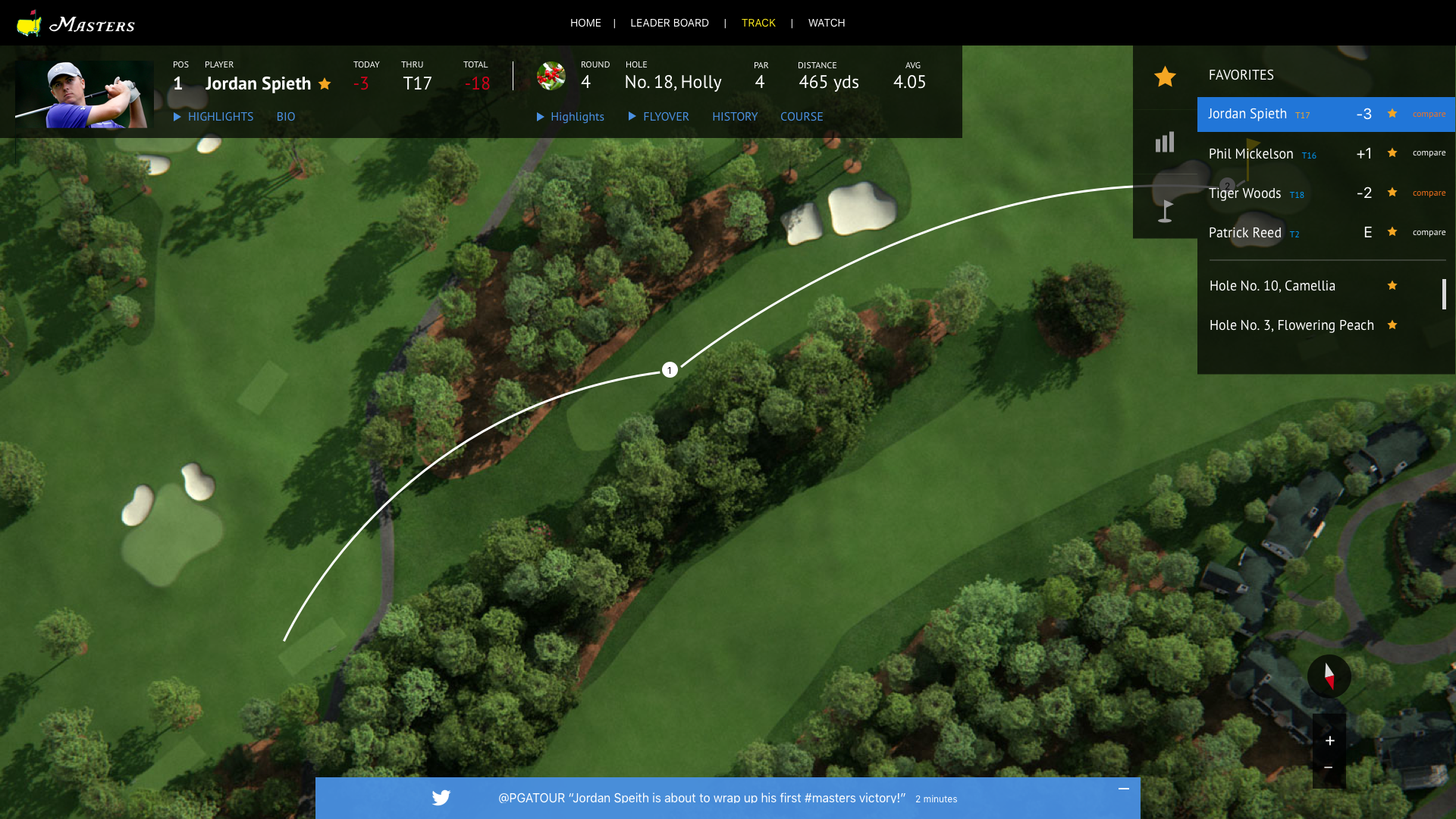Click the Masters logo in the top bar
Viewport: 1456px width, 819px height.
[x=76, y=23]
